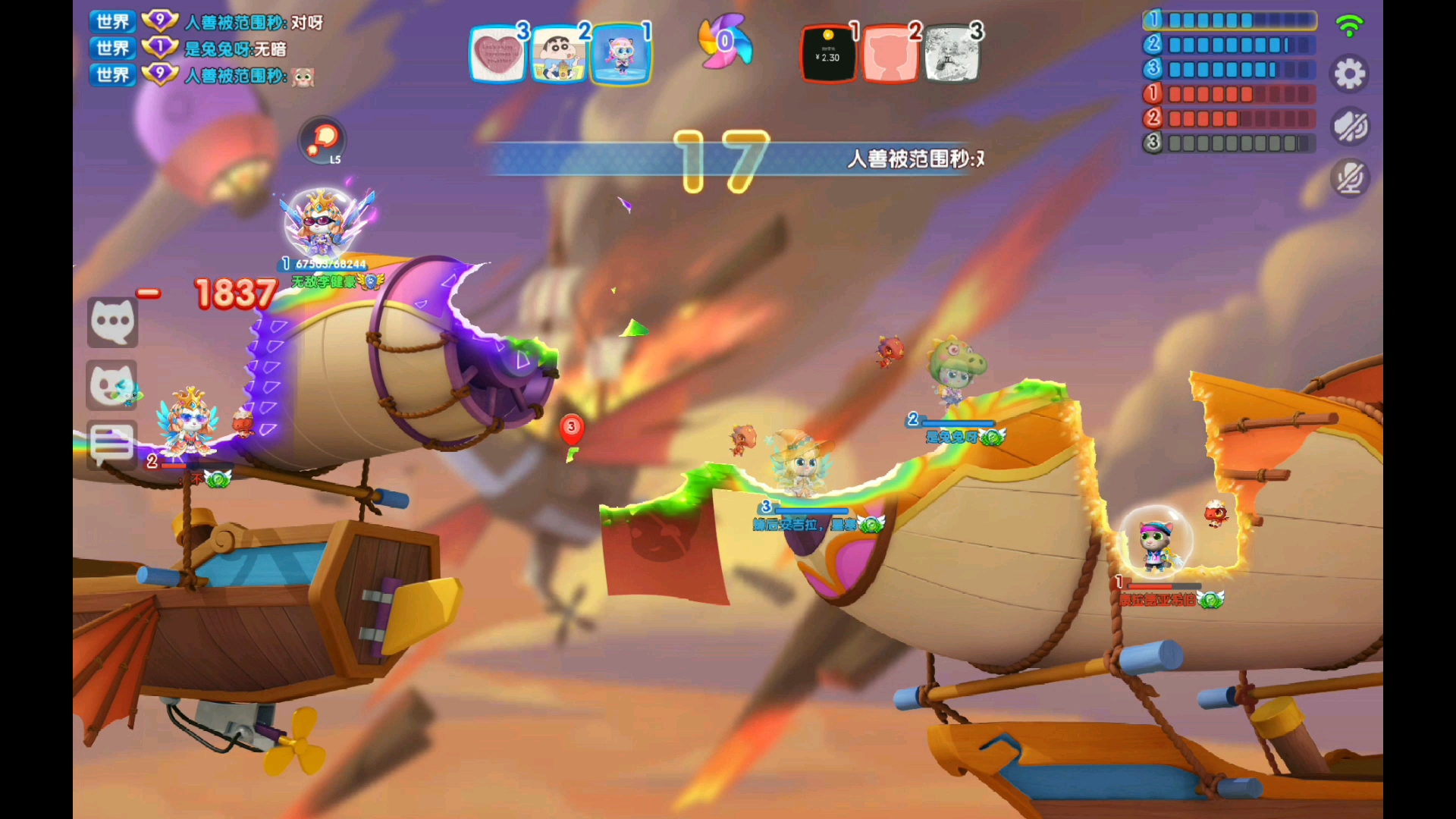Tap the L5 balloon skill icon
This screenshot has width=1456, height=819.
(323, 140)
